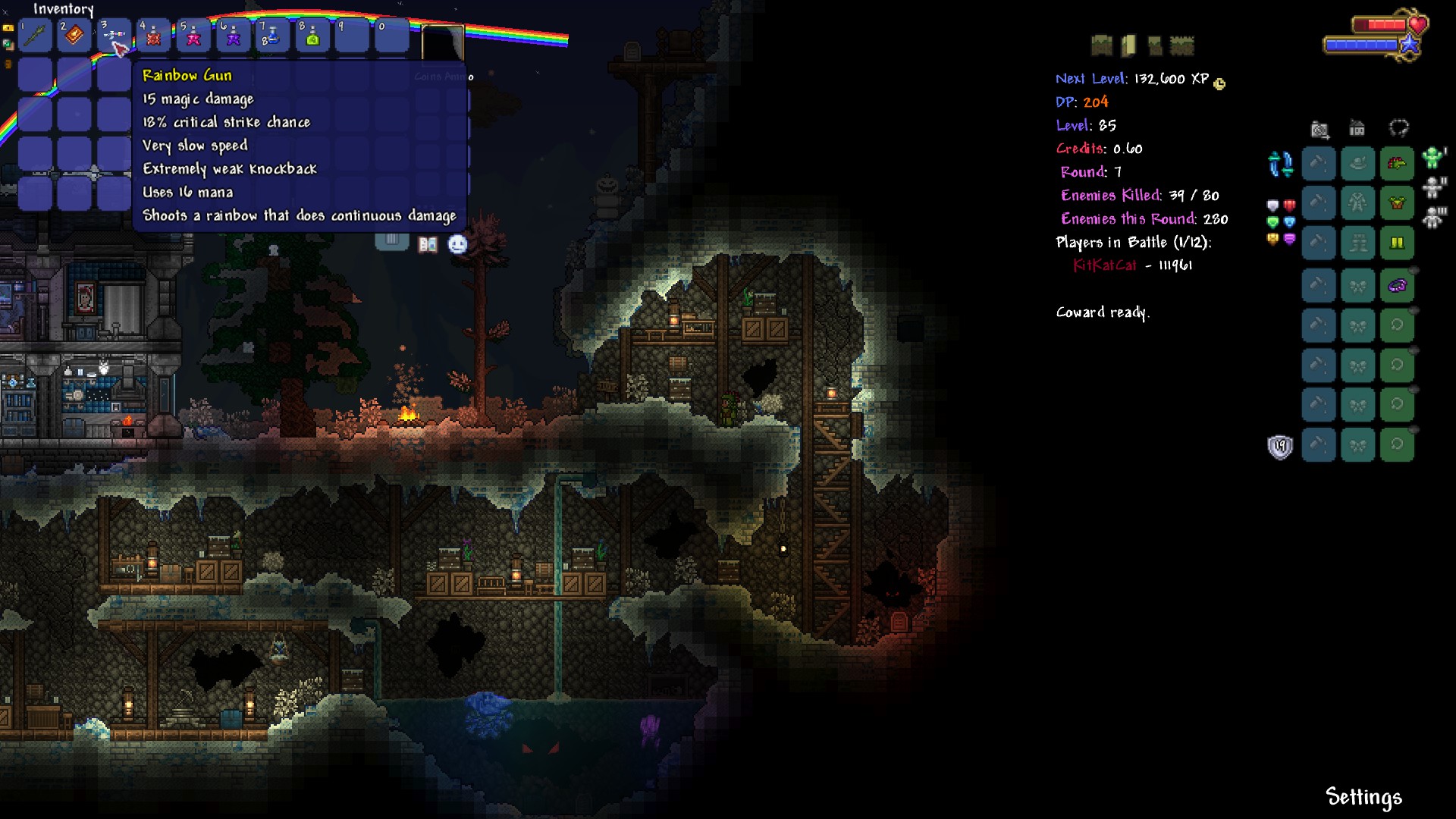Select the orange spell tome in slot 2
This screenshot has height=819, width=1456.
click(x=74, y=35)
